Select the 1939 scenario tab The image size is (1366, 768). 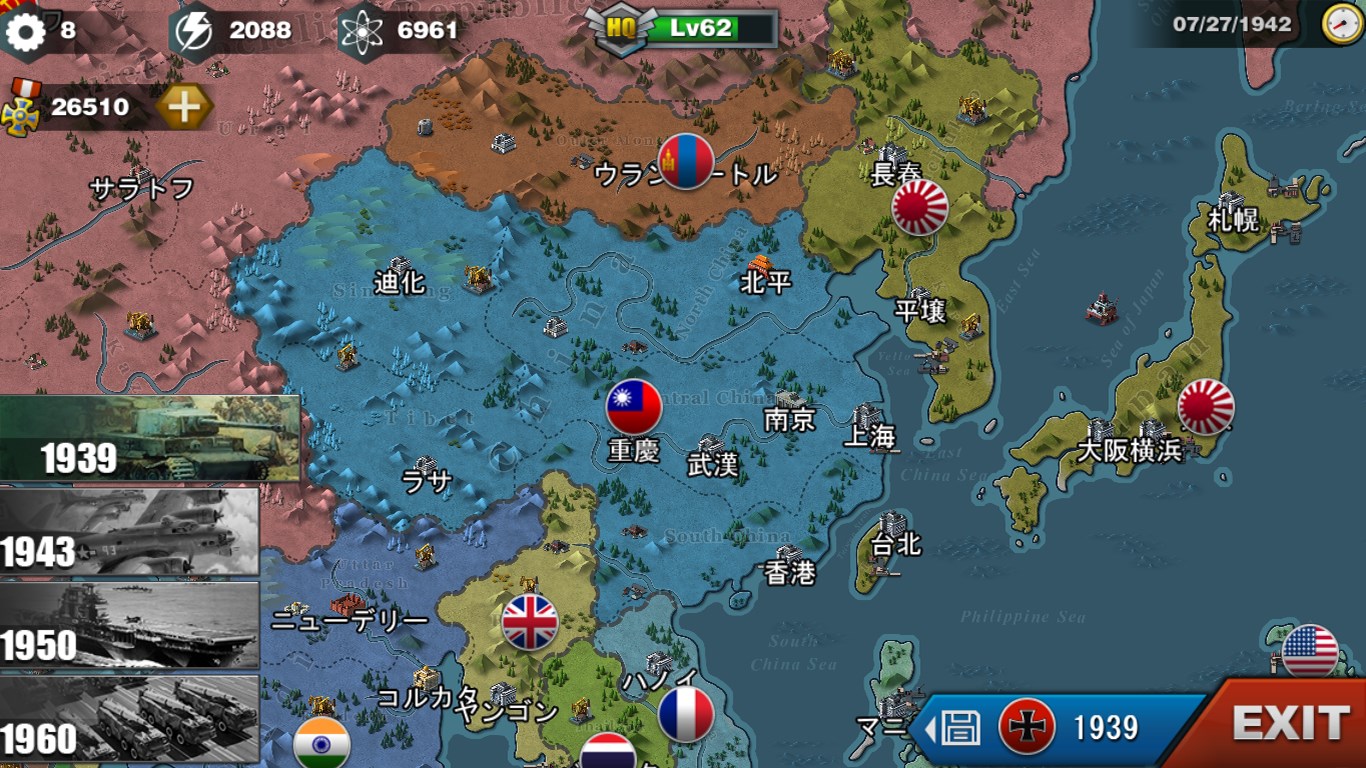click(x=150, y=438)
